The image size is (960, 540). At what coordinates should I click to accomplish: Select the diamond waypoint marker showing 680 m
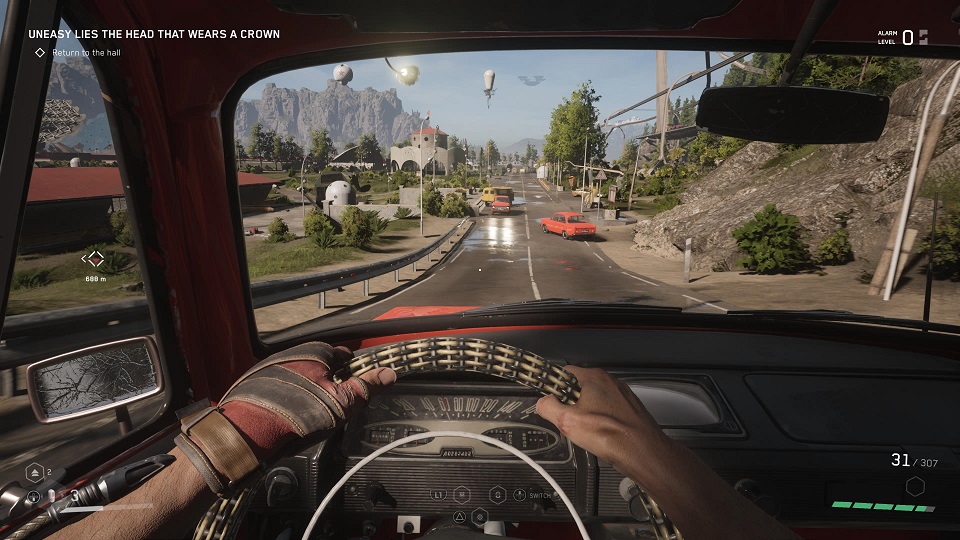tap(95, 259)
